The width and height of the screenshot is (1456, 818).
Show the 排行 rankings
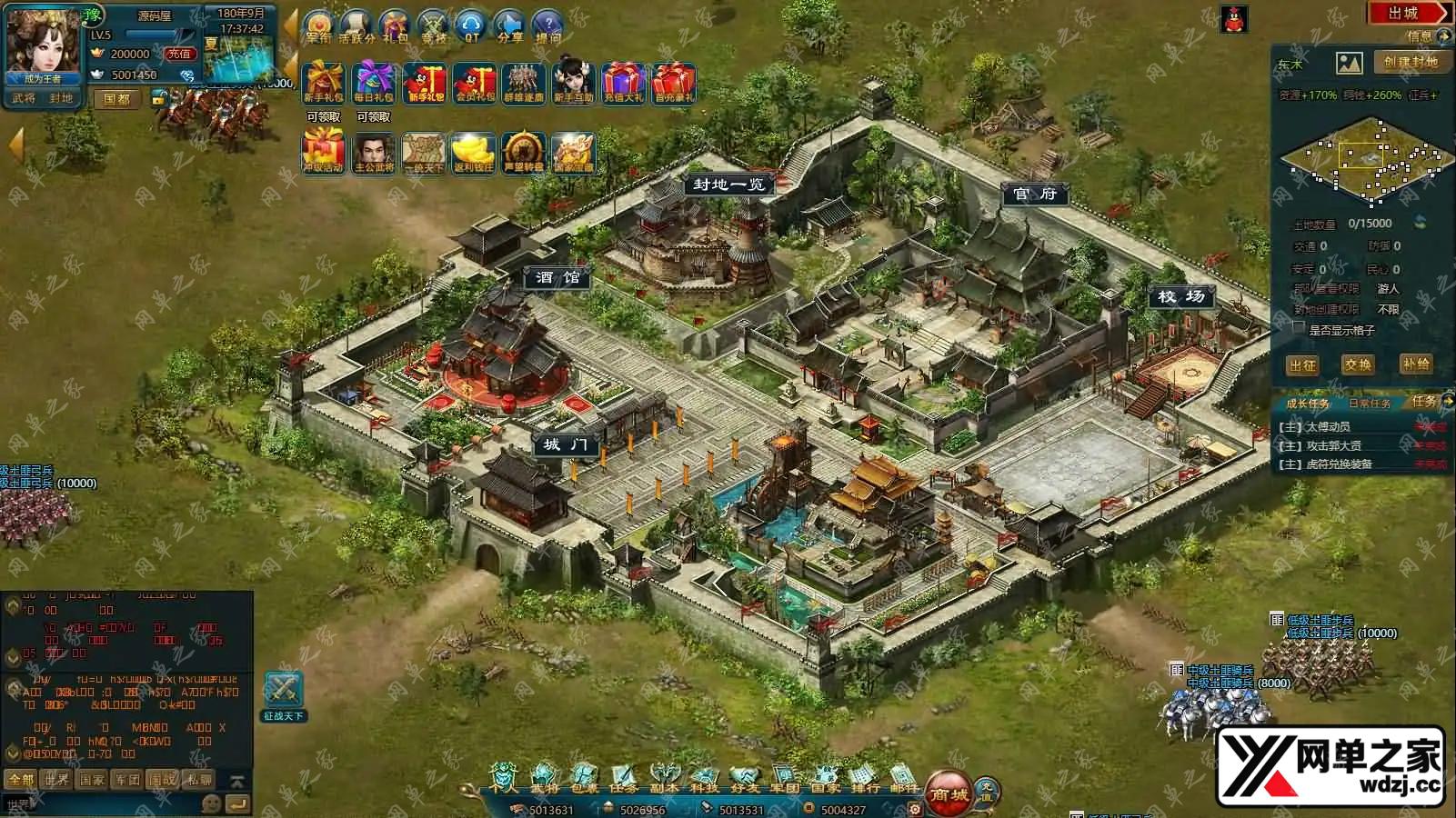click(865, 779)
